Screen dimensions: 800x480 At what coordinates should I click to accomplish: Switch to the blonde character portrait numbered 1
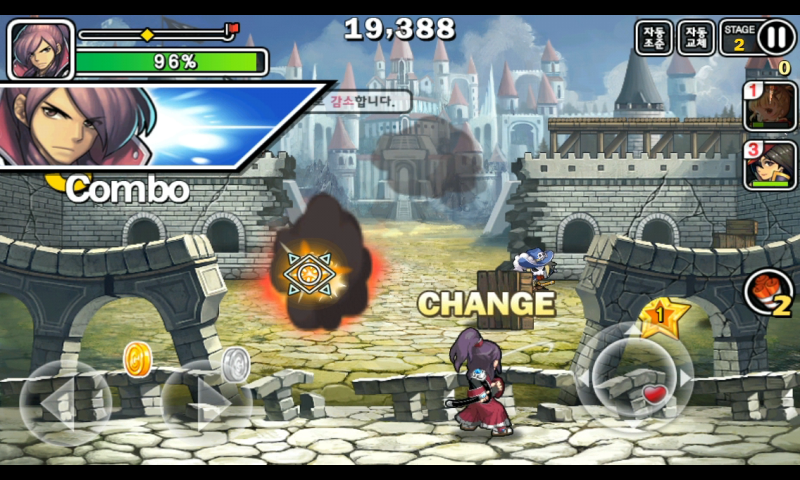(769, 105)
